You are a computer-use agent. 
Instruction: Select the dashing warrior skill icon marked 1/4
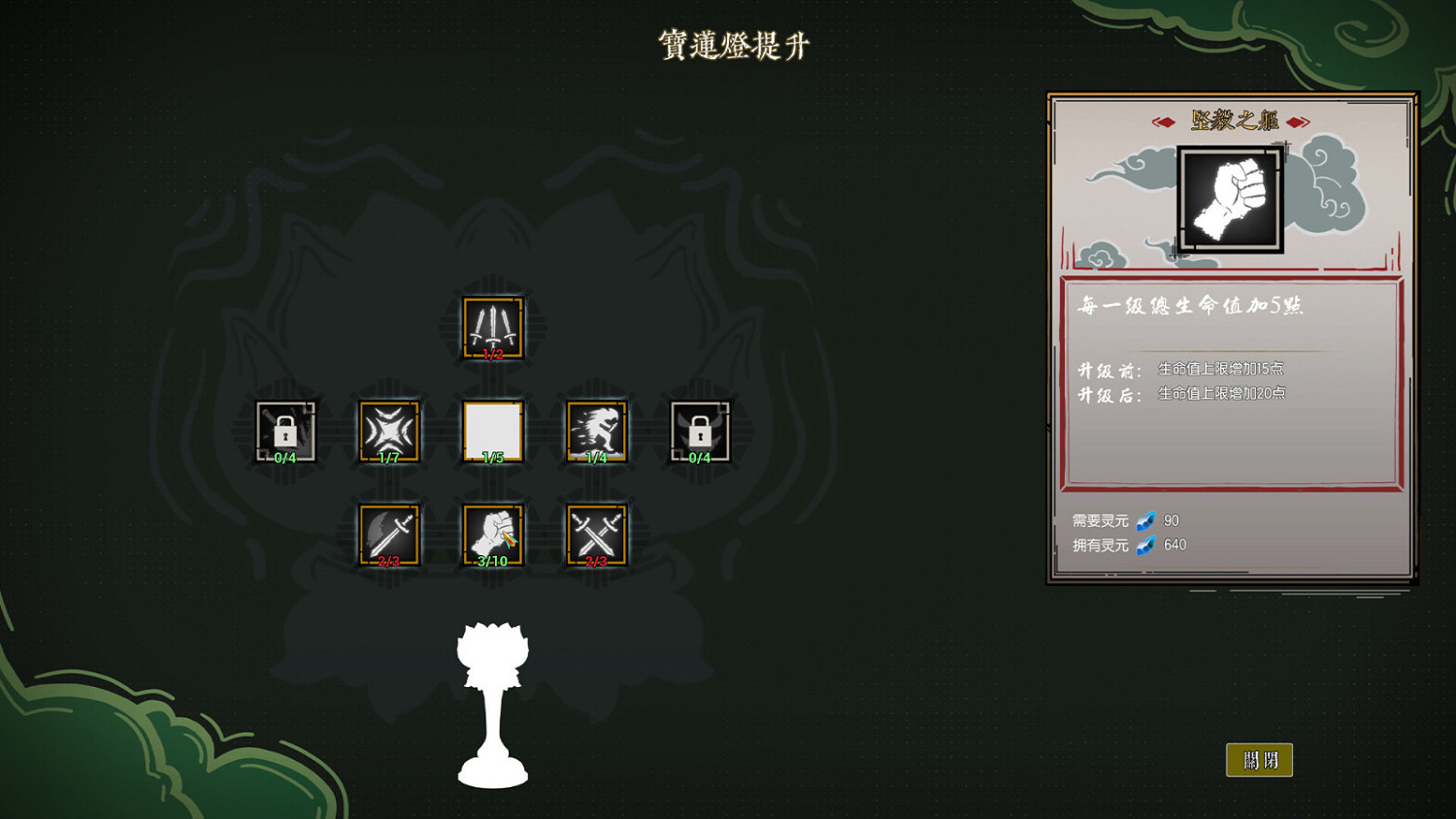pos(595,430)
